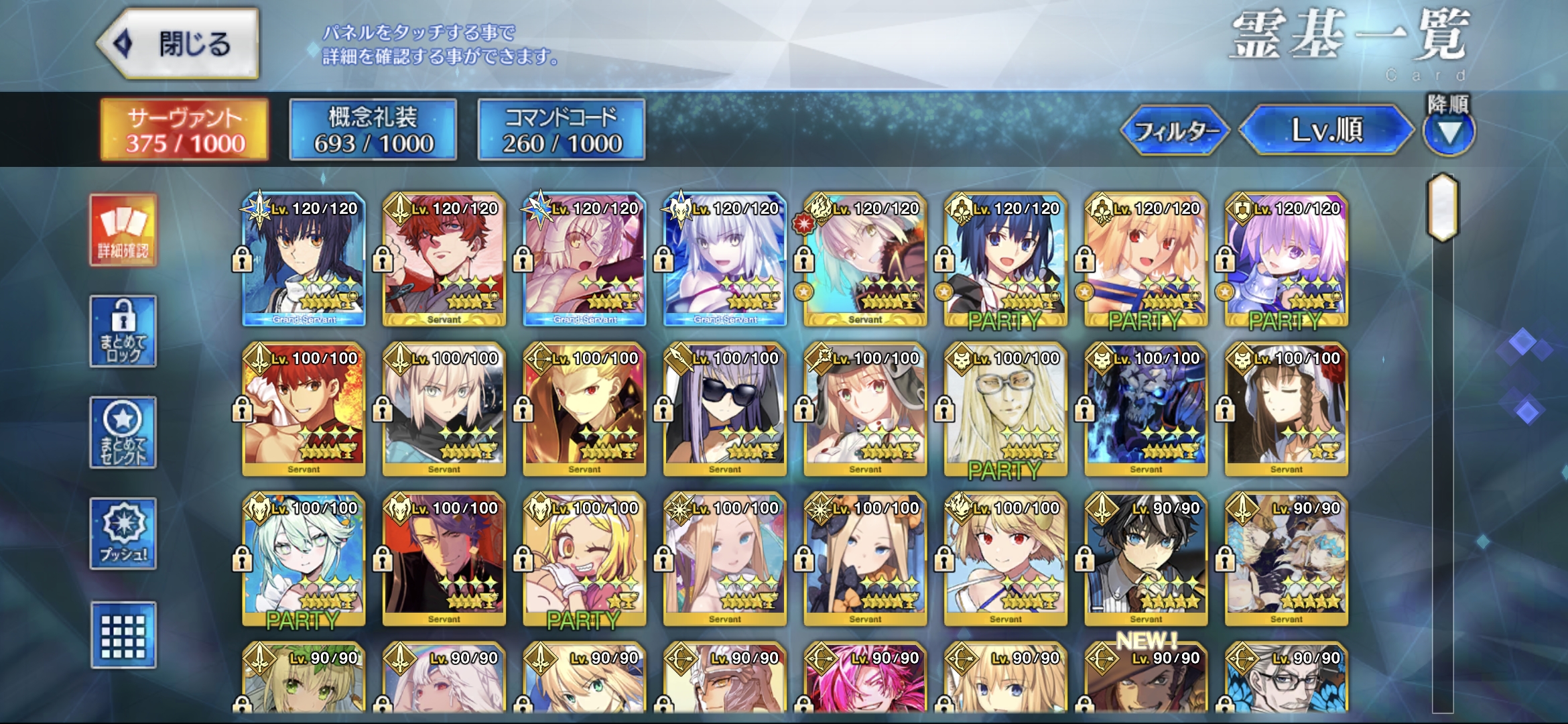Open the red-haired shirtless Lv.100 servant card
This screenshot has height=724, width=1568.
(x=304, y=410)
